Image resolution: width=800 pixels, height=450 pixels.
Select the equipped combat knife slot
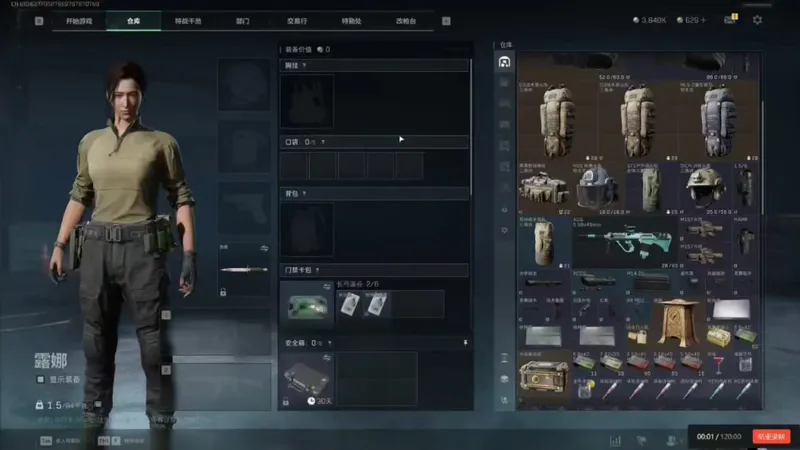point(244,270)
